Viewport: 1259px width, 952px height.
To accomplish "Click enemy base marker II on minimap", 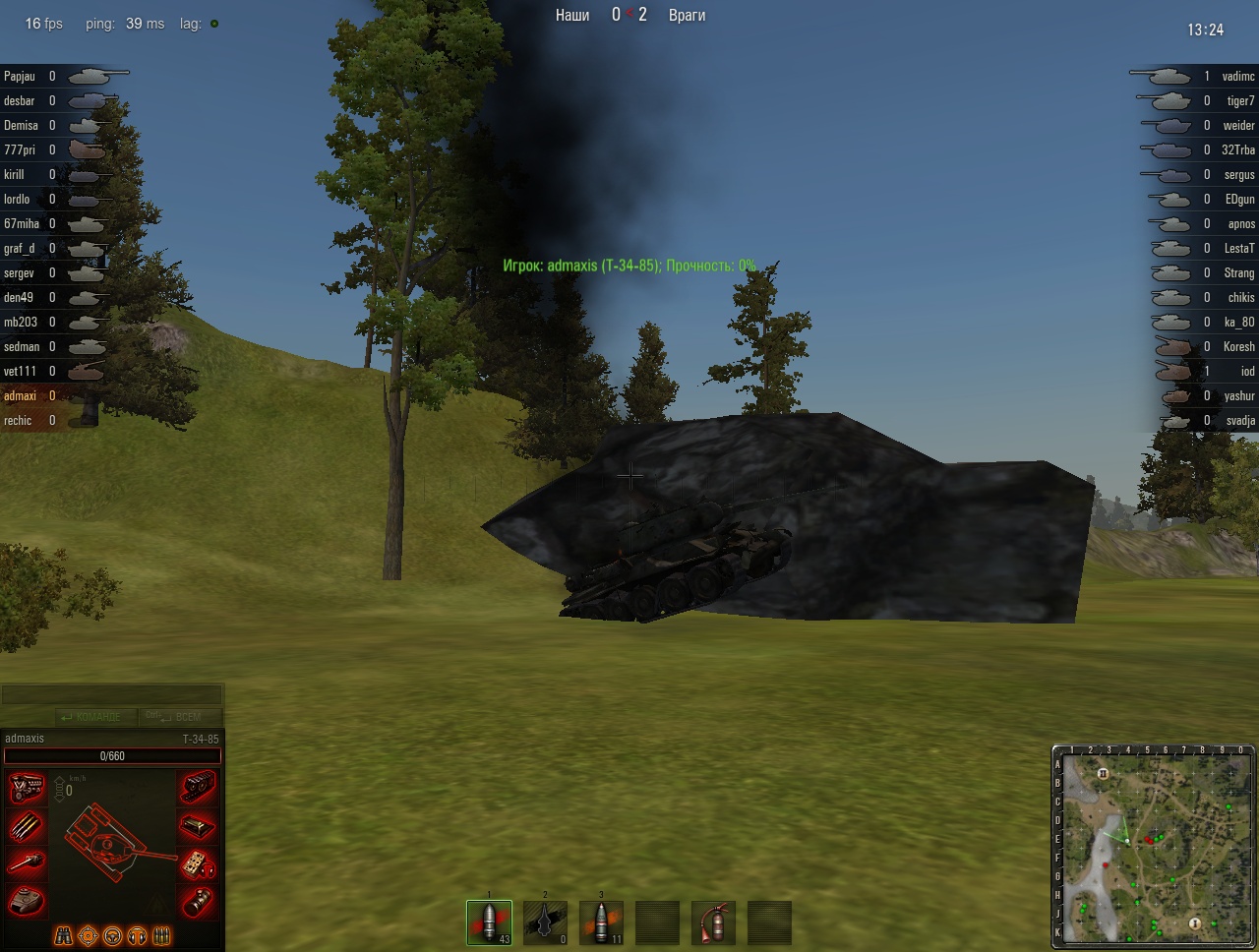I will [1103, 774].
